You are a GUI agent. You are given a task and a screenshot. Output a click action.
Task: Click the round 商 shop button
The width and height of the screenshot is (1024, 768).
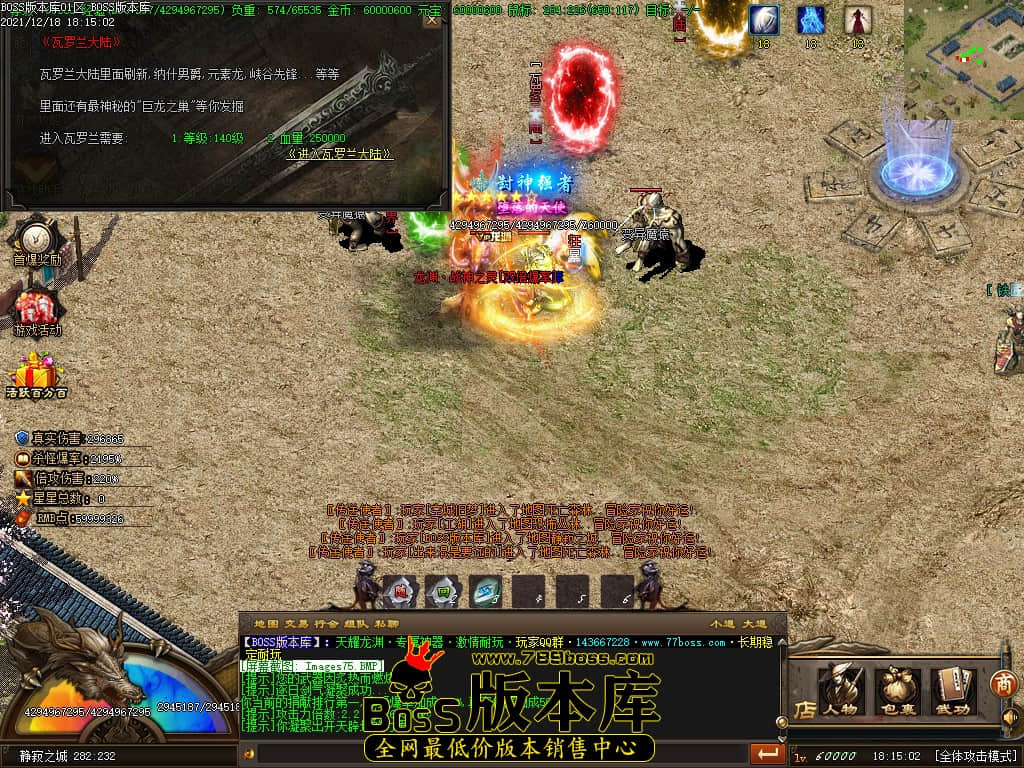1003,683
